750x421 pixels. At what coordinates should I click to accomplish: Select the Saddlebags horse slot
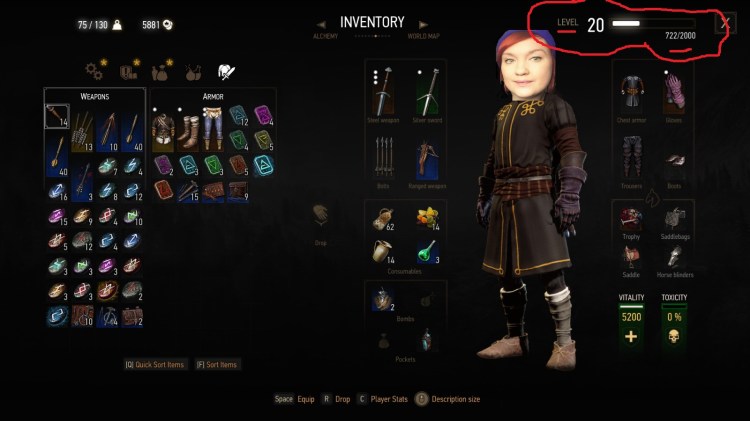coord(675,219)
